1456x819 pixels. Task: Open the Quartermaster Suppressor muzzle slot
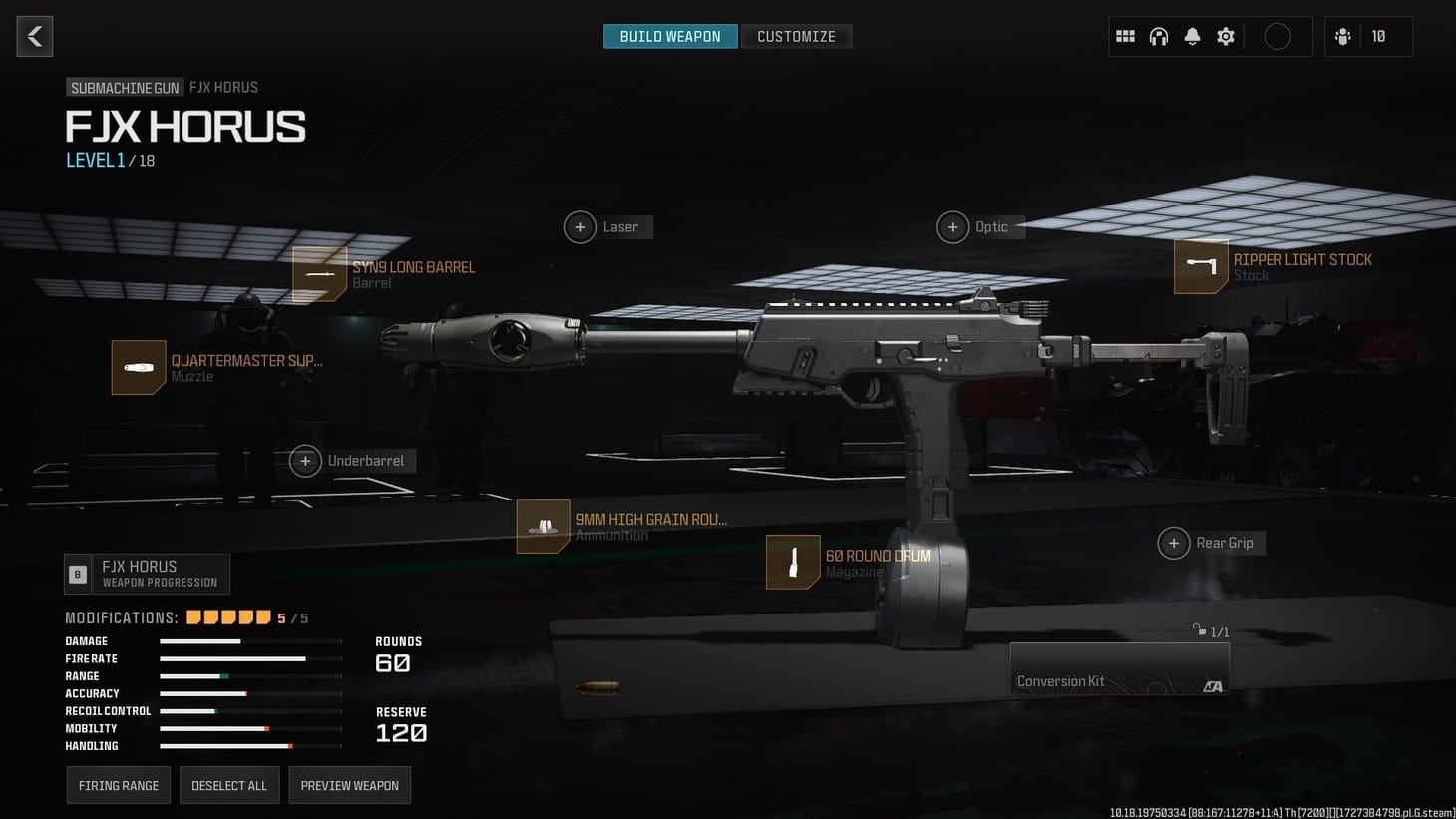pos(138,368)
